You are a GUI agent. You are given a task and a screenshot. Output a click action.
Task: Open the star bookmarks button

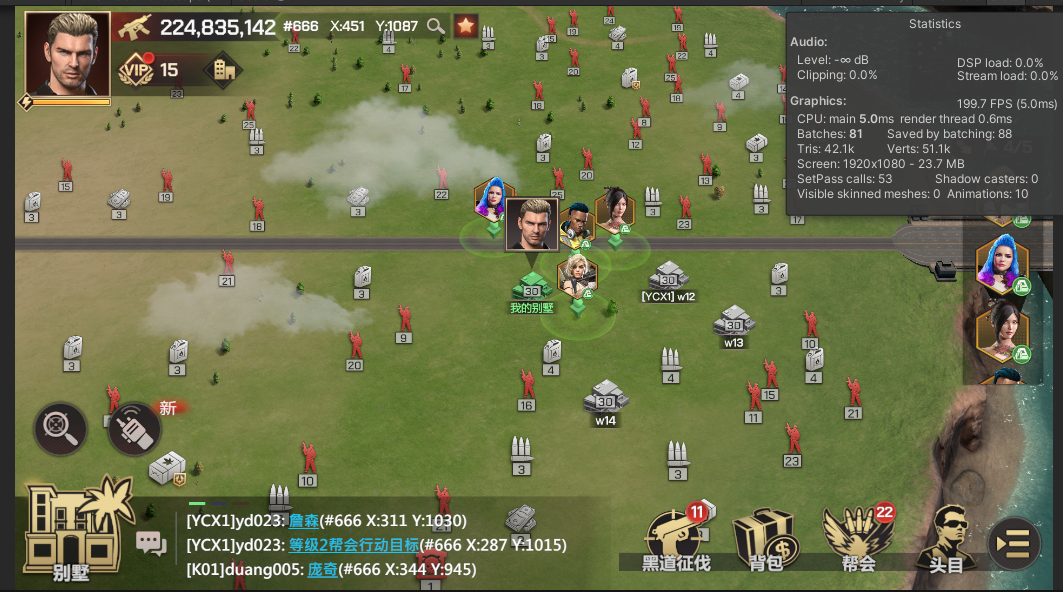click(x=466, y=27)
